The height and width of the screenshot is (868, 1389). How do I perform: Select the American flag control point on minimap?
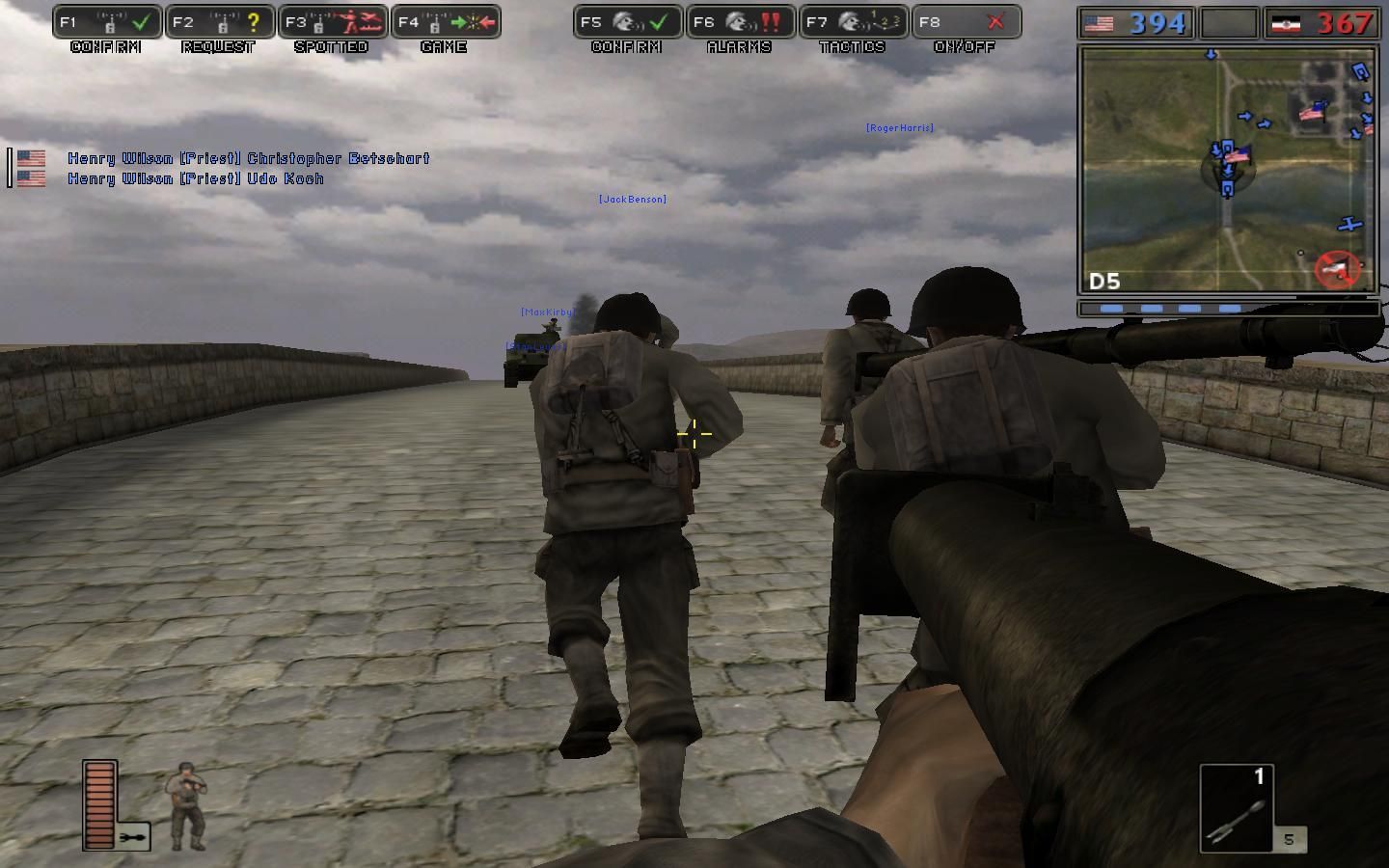[x=1311, y=113]
